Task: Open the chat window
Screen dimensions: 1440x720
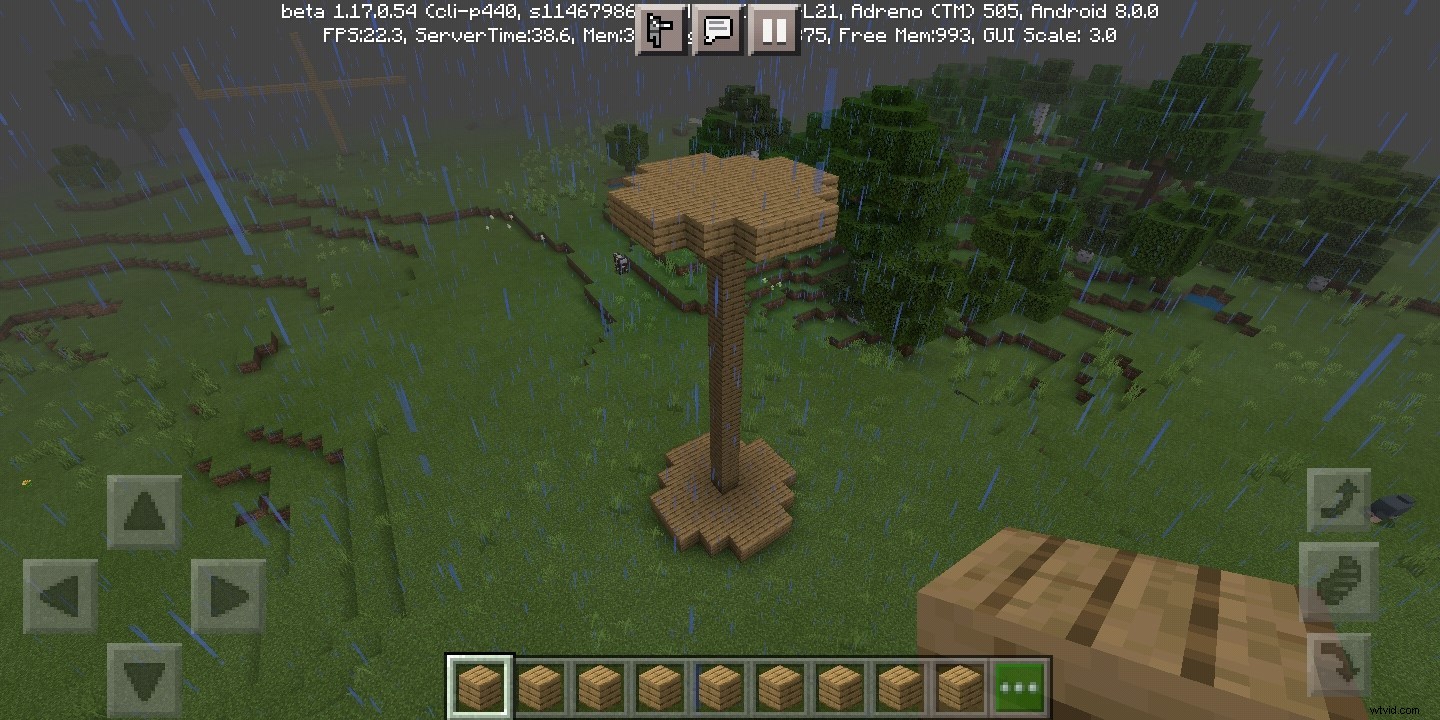Action: (x=717, y=30)
